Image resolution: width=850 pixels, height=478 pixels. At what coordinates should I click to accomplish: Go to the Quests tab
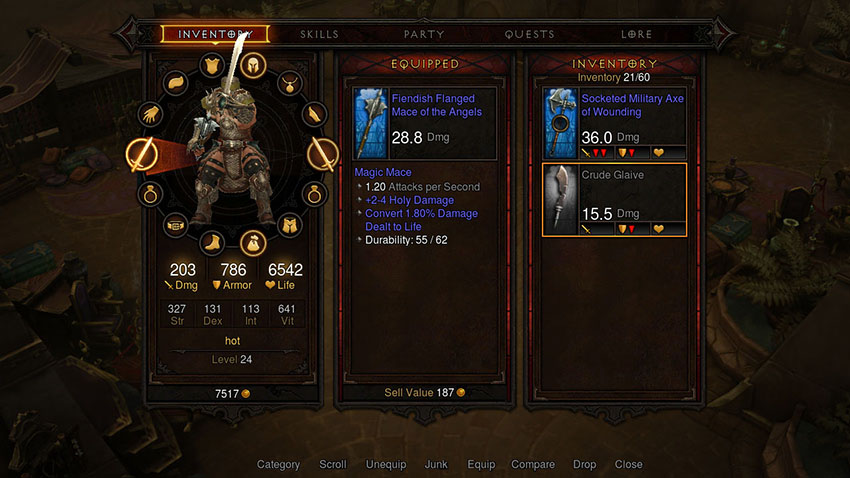click(x=529, y=34)
